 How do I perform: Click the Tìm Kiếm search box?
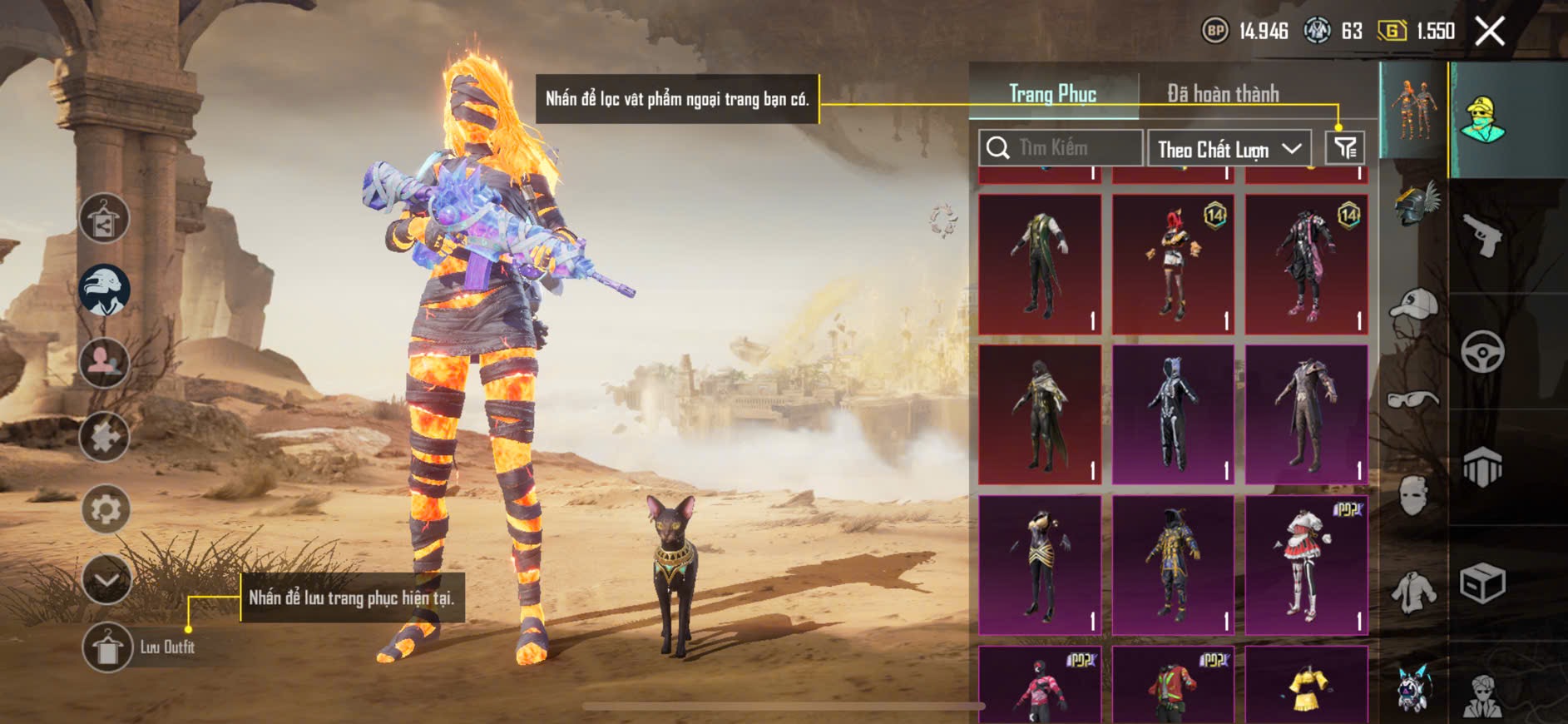pyautogui.click(x=1061, y=148)
